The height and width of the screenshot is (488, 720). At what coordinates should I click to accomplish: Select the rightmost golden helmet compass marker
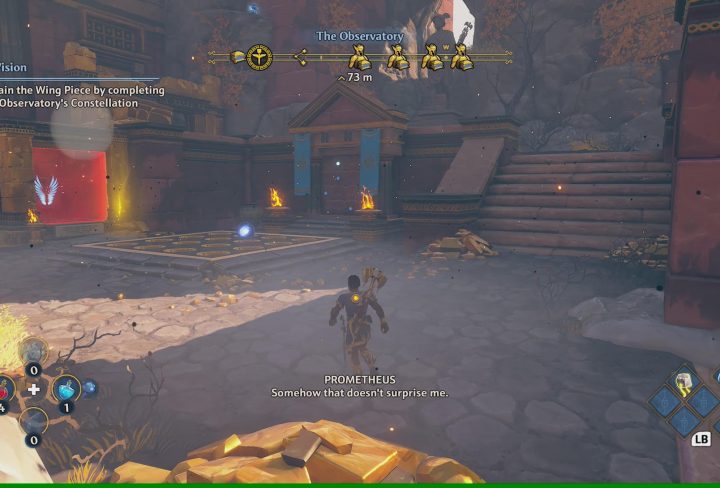(x=460, y=58)
